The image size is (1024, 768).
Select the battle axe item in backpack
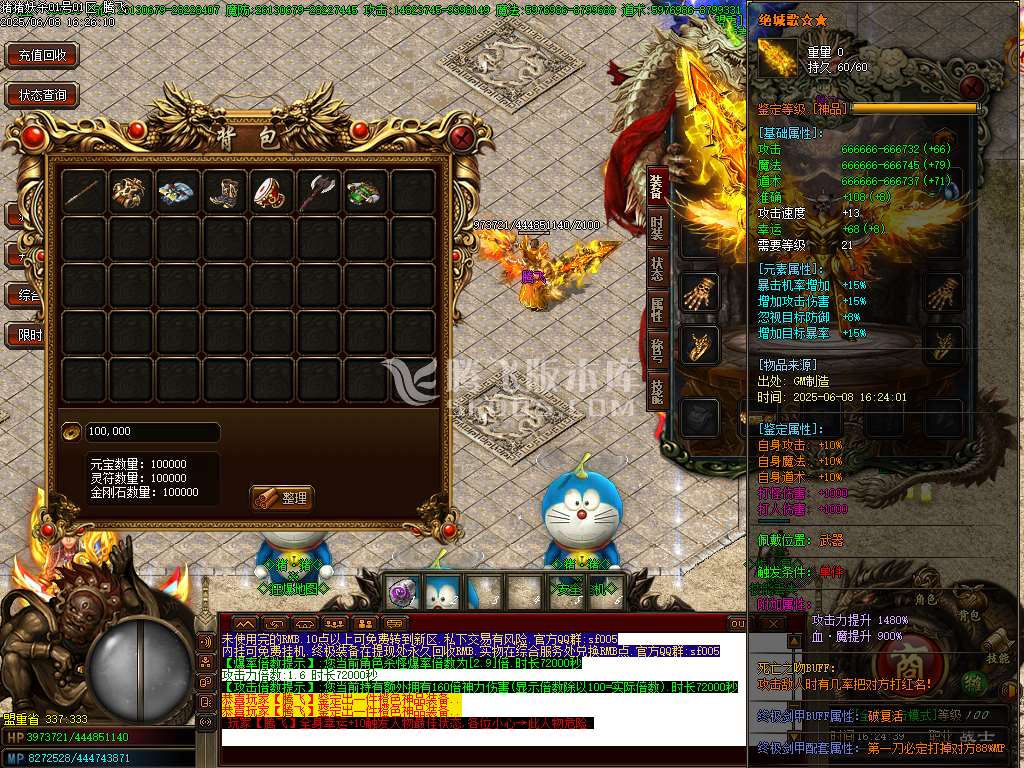(319, 192)
